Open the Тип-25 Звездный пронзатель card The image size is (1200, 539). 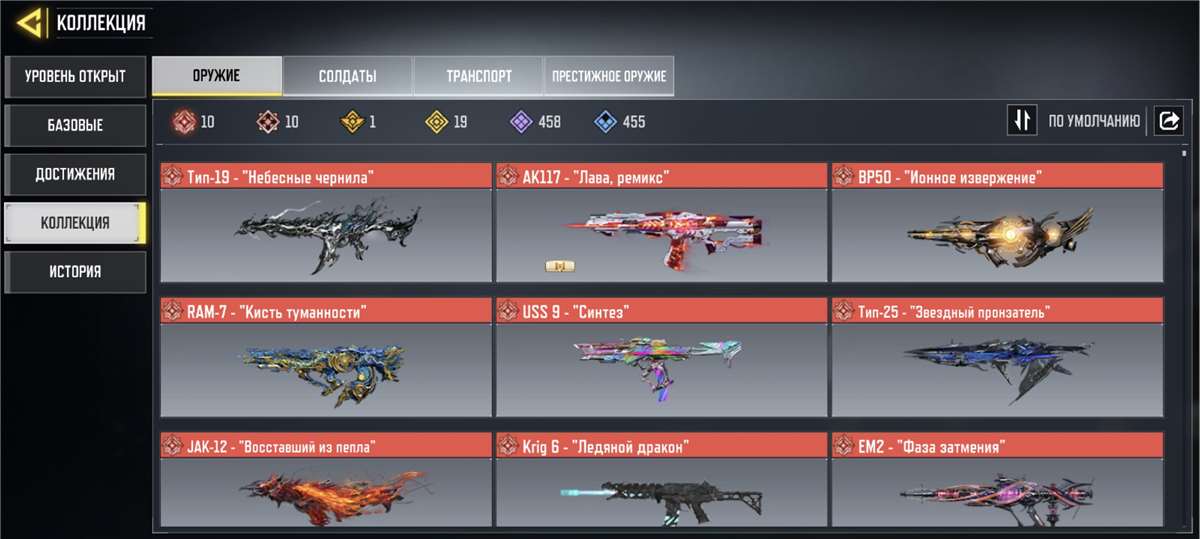(x=997, y=357)
